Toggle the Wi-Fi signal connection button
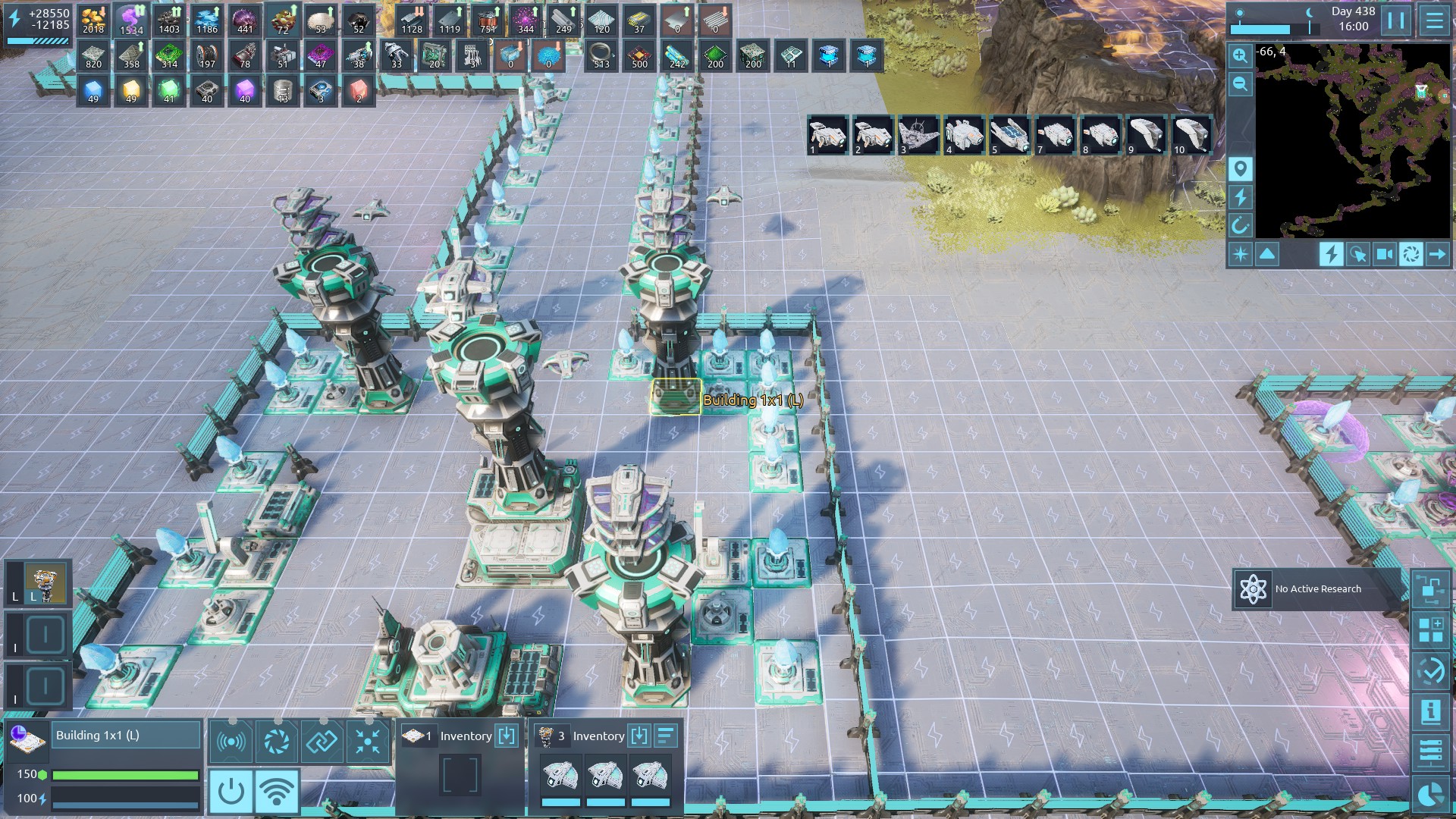 [x=276, y=791]
